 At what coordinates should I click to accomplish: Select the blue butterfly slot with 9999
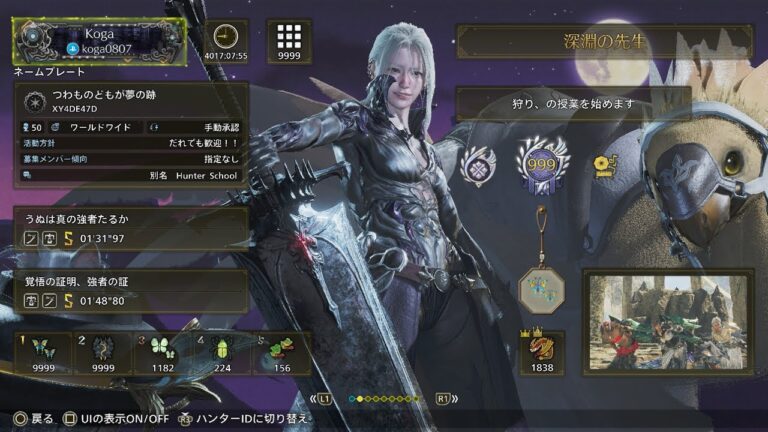[43, 354]
